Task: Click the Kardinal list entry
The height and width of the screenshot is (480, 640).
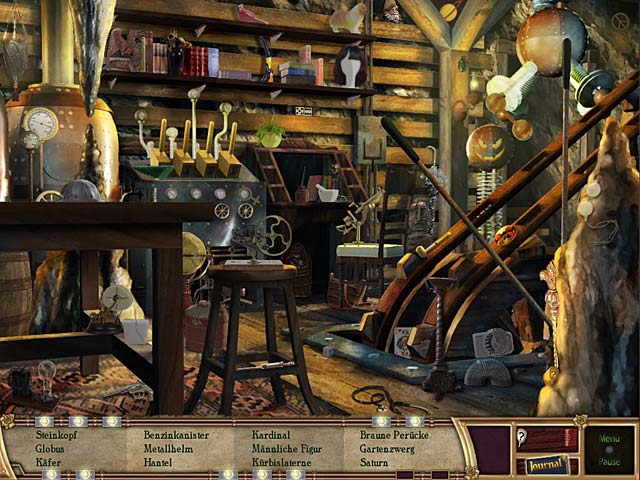Action: pyautogui.click(x=271, y=435)
